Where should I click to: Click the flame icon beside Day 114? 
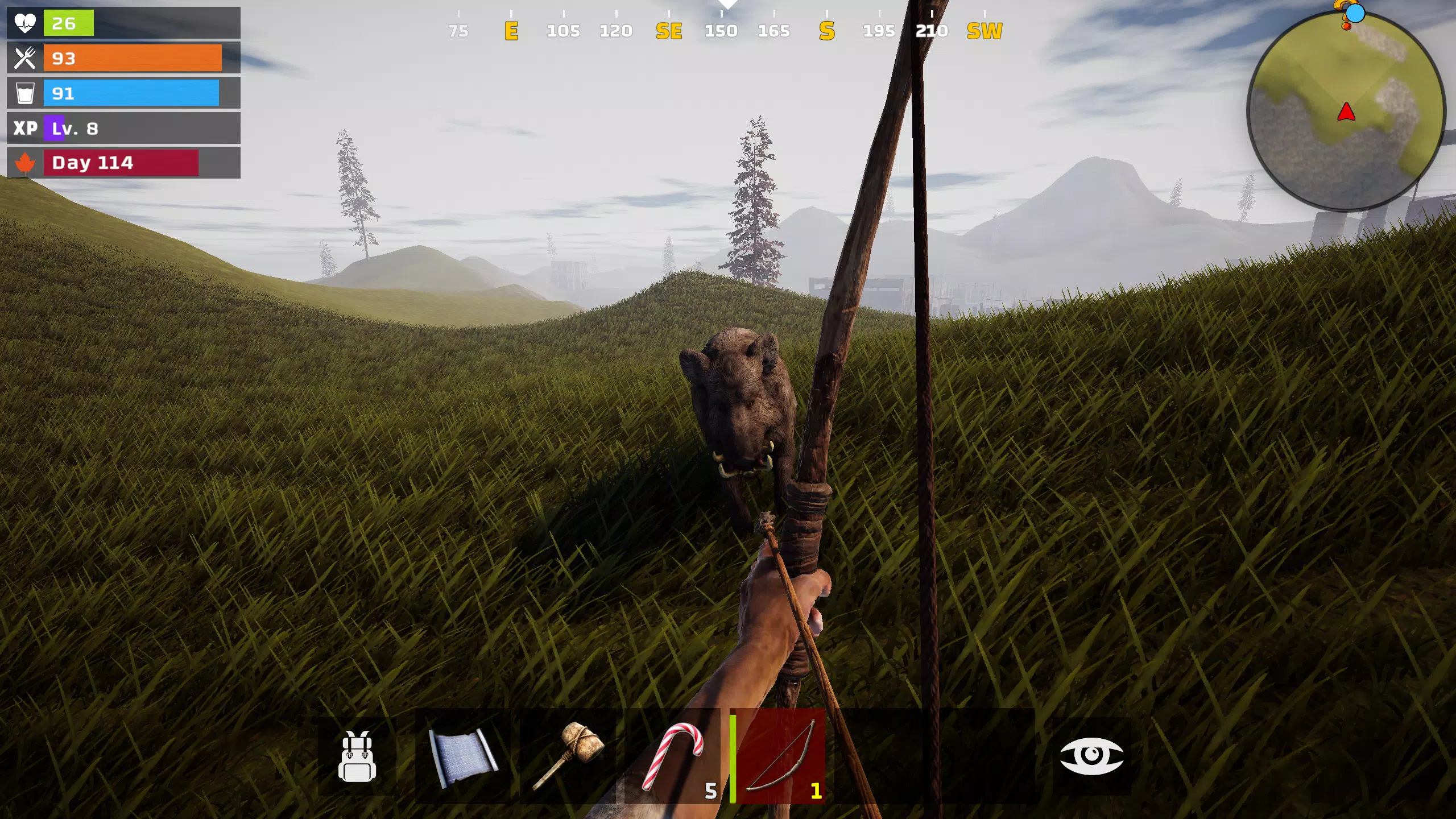[26, 162]
